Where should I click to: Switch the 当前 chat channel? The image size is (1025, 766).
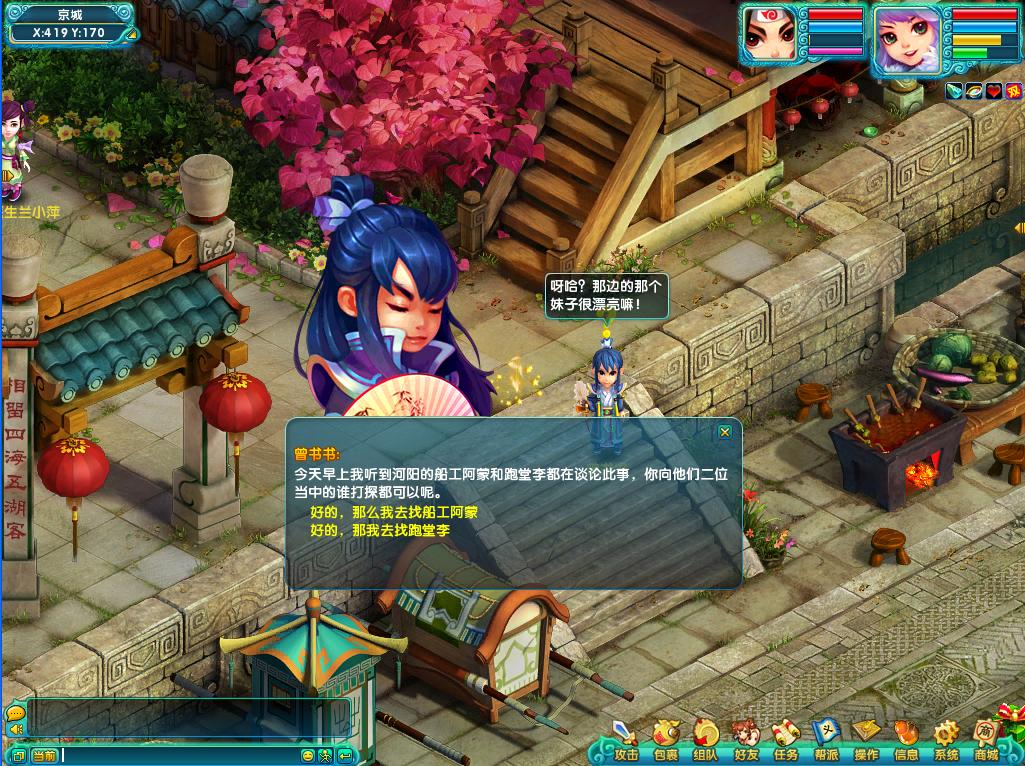coord(44,755)
